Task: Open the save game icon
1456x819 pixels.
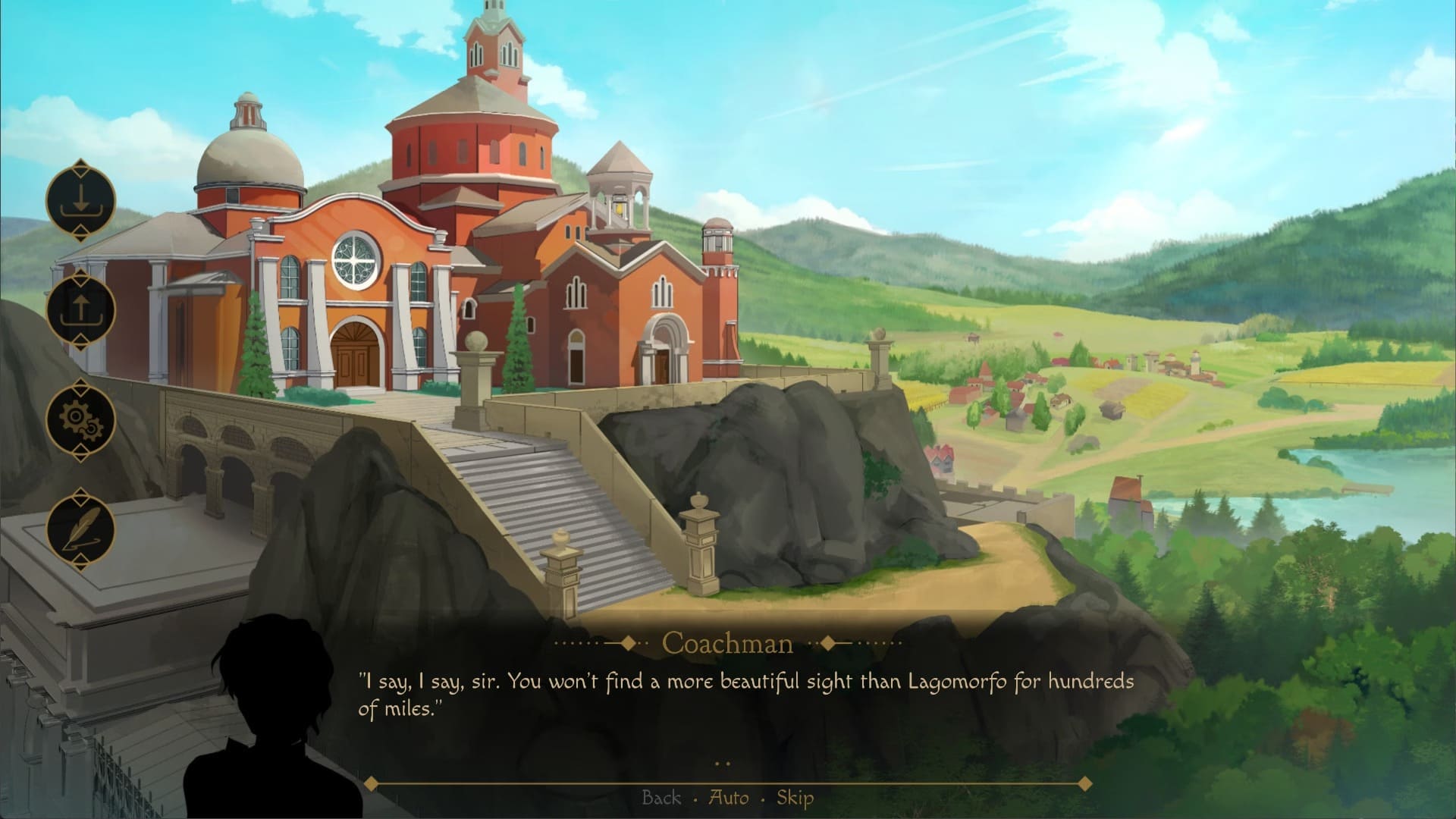Action: click(x=80, y=202)
